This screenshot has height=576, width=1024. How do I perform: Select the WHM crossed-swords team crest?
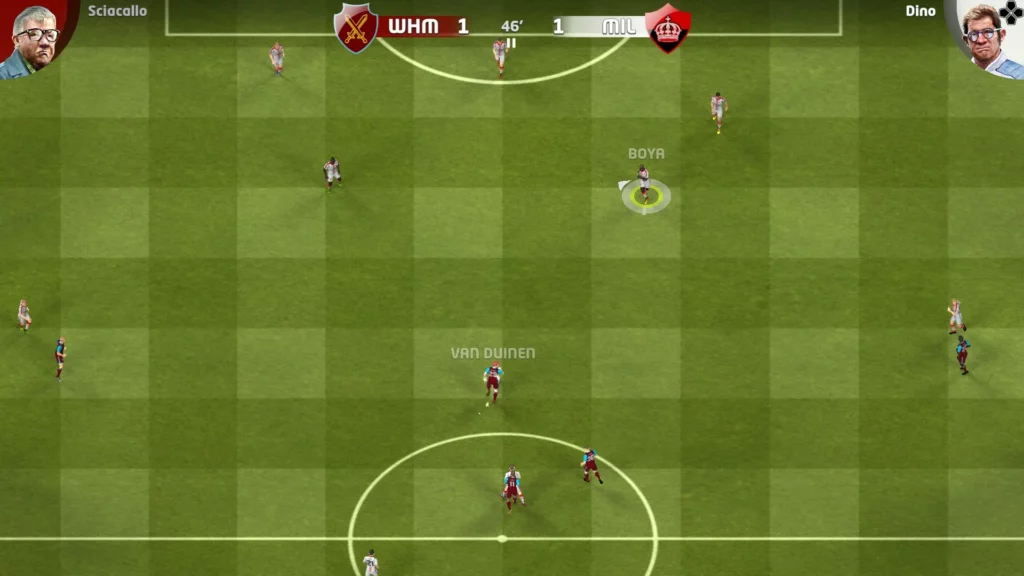356,27
